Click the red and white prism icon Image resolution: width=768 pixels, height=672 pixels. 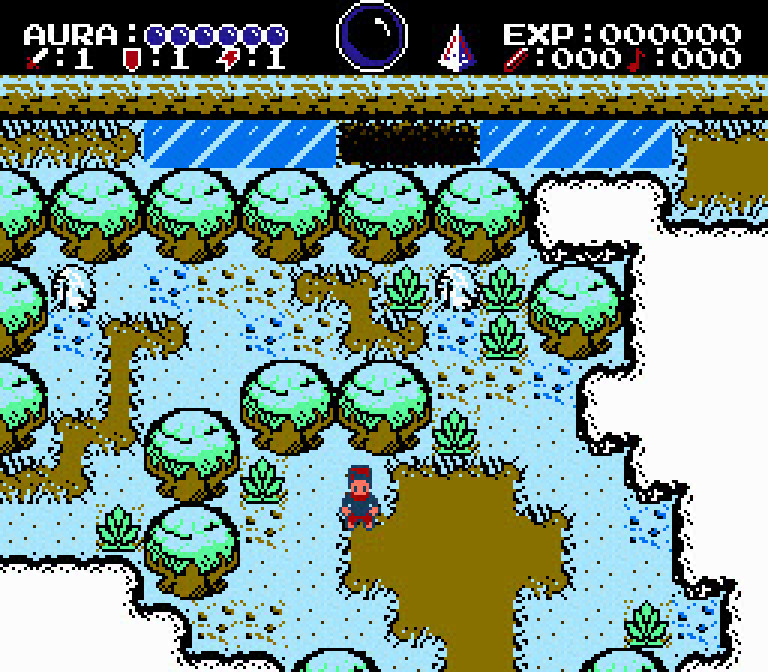pyautogui.click(x=456, y=47)
